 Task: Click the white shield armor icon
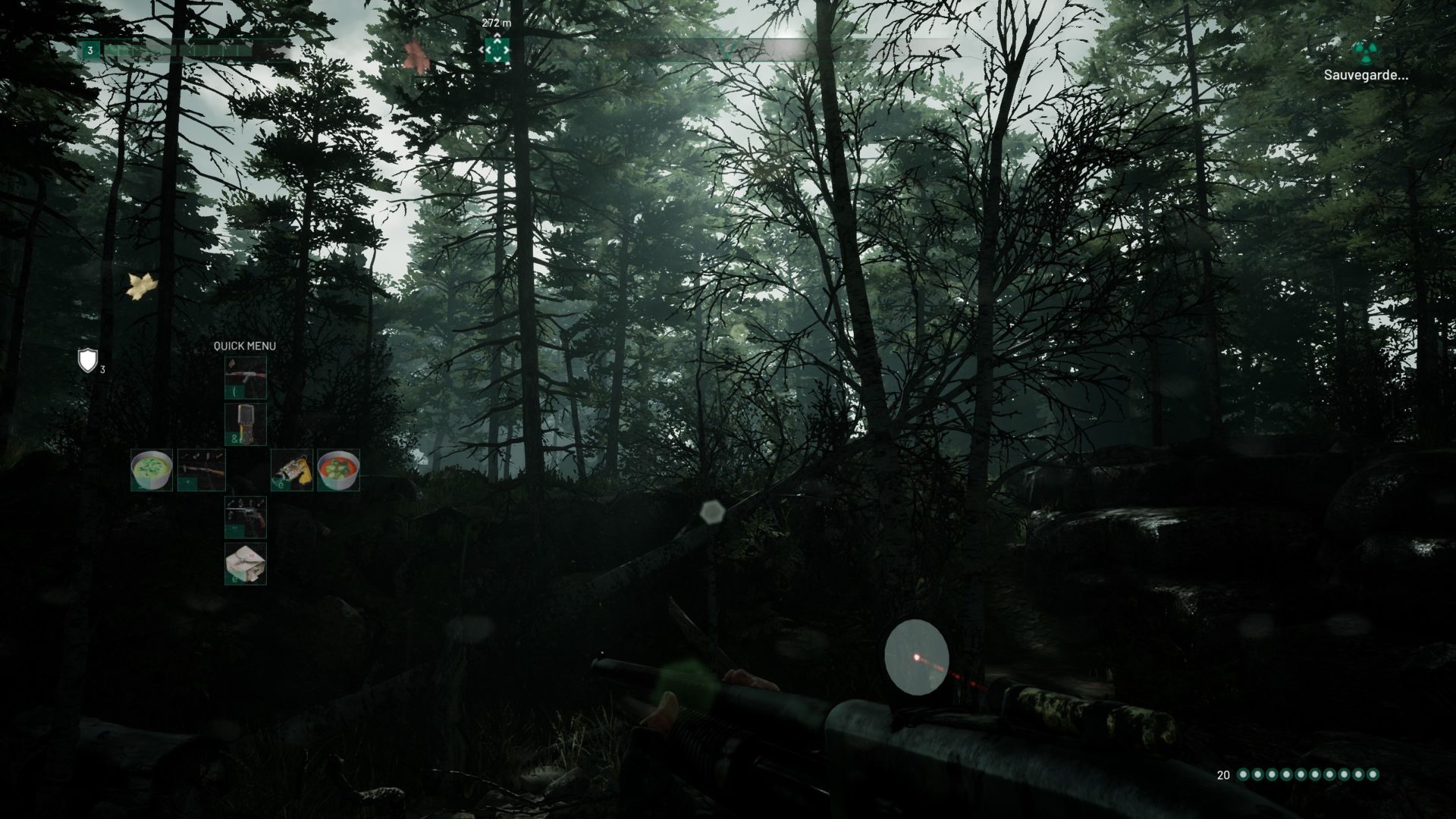point(88,360)
